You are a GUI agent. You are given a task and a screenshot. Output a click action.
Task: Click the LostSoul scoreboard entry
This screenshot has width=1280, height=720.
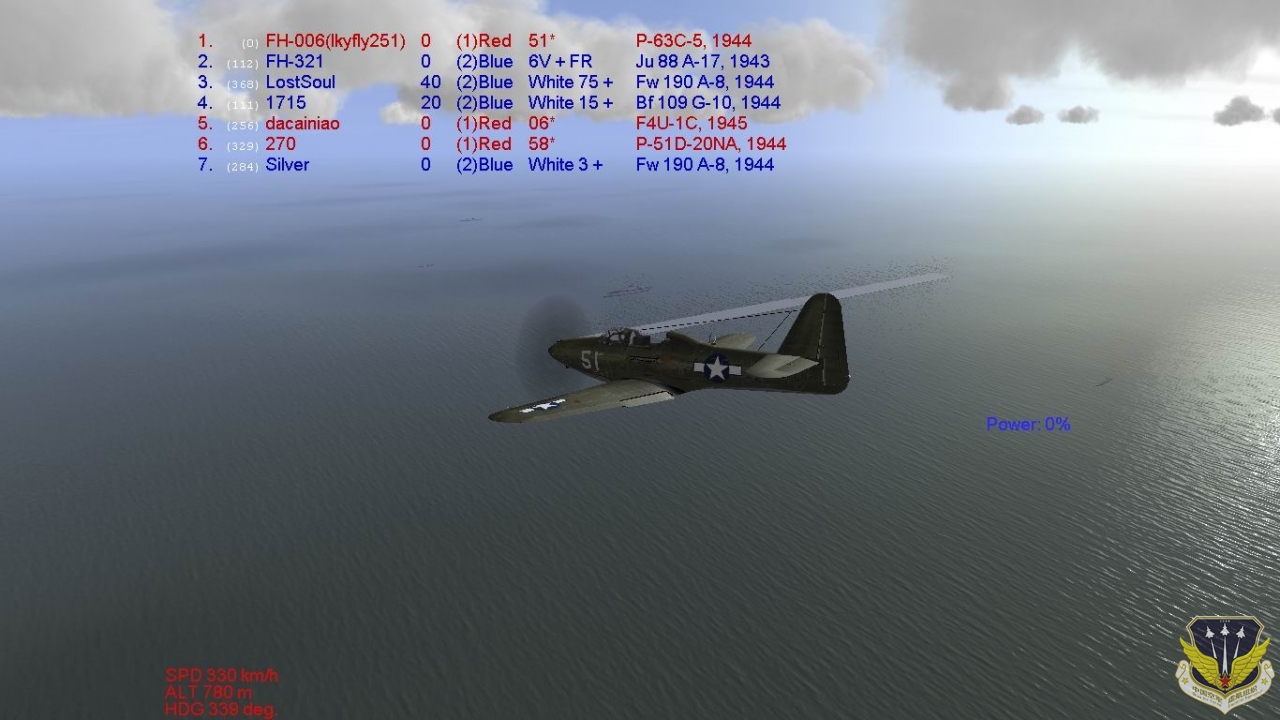click(300, 82)
